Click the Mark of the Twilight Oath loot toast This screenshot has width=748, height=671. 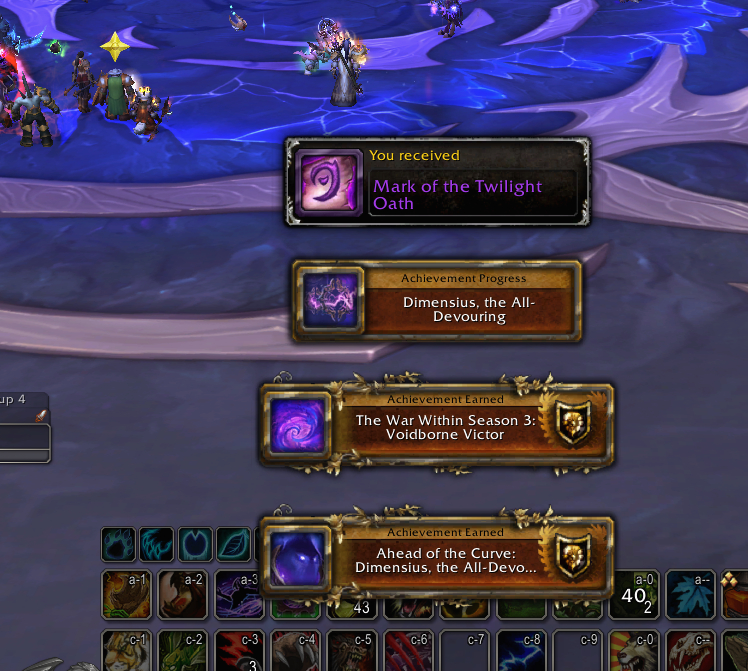click(x=437, y=183)
